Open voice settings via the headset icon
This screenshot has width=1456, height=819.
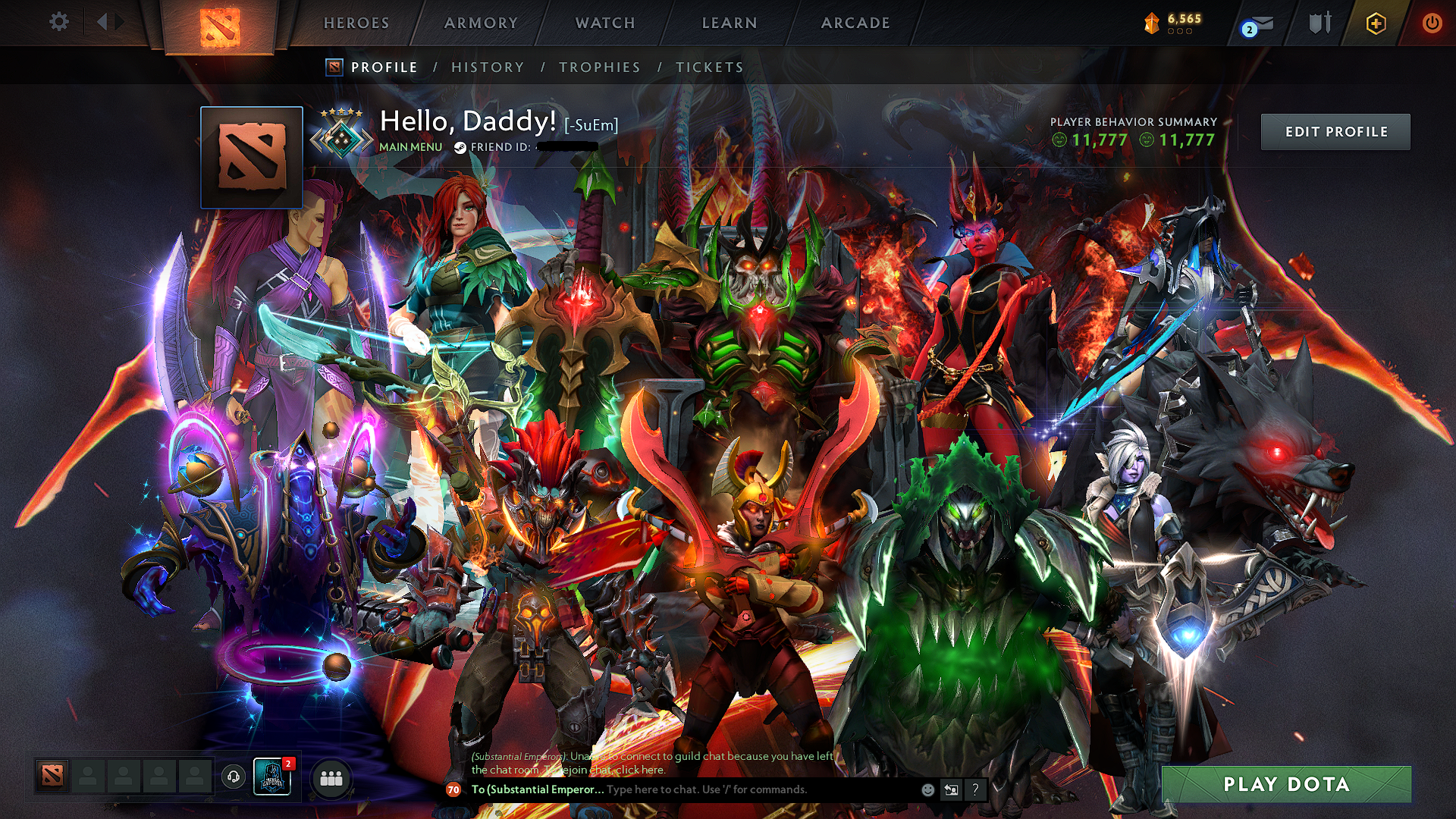234,774
